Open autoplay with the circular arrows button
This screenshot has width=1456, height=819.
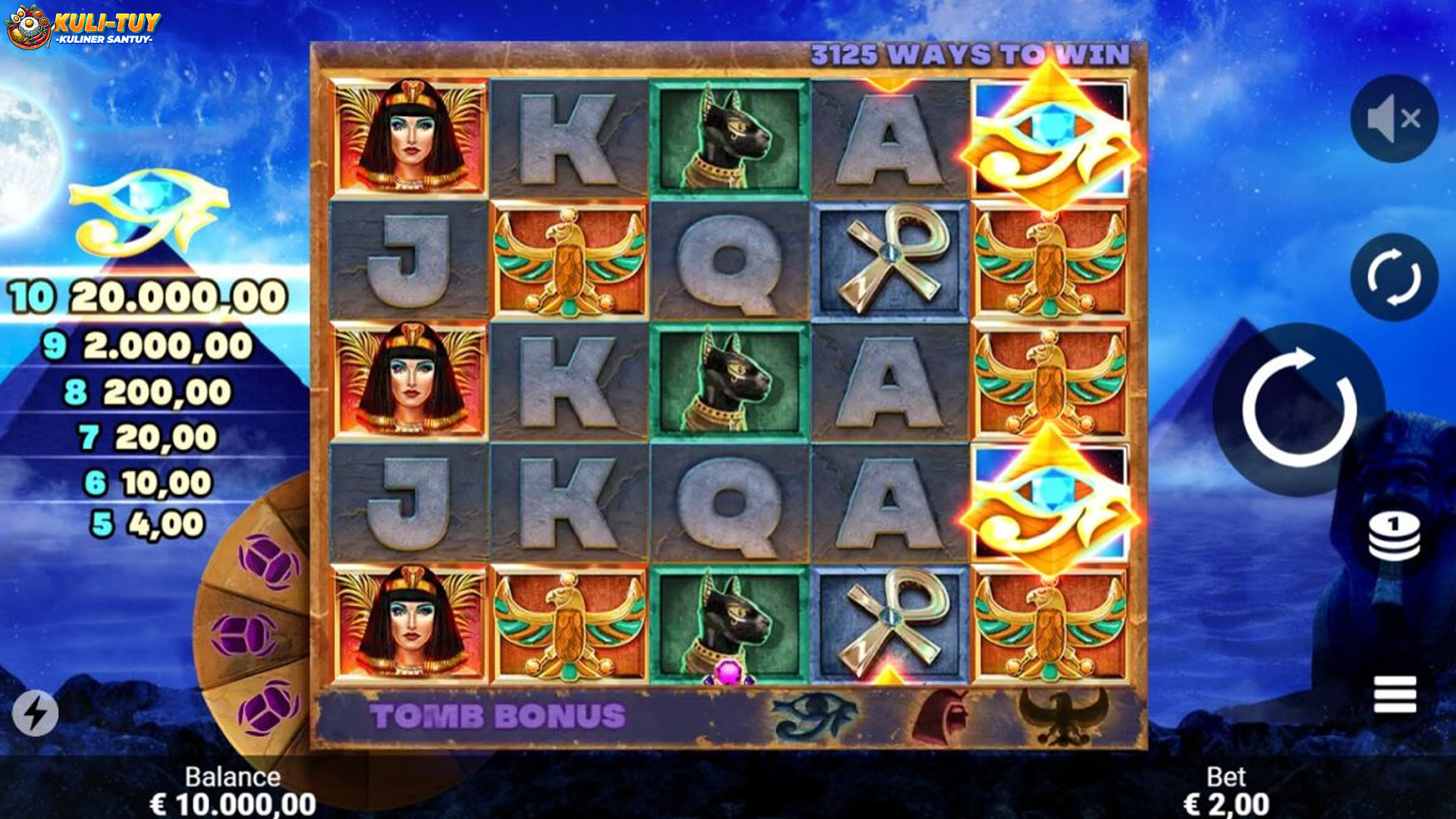[x=1394, y=278]
